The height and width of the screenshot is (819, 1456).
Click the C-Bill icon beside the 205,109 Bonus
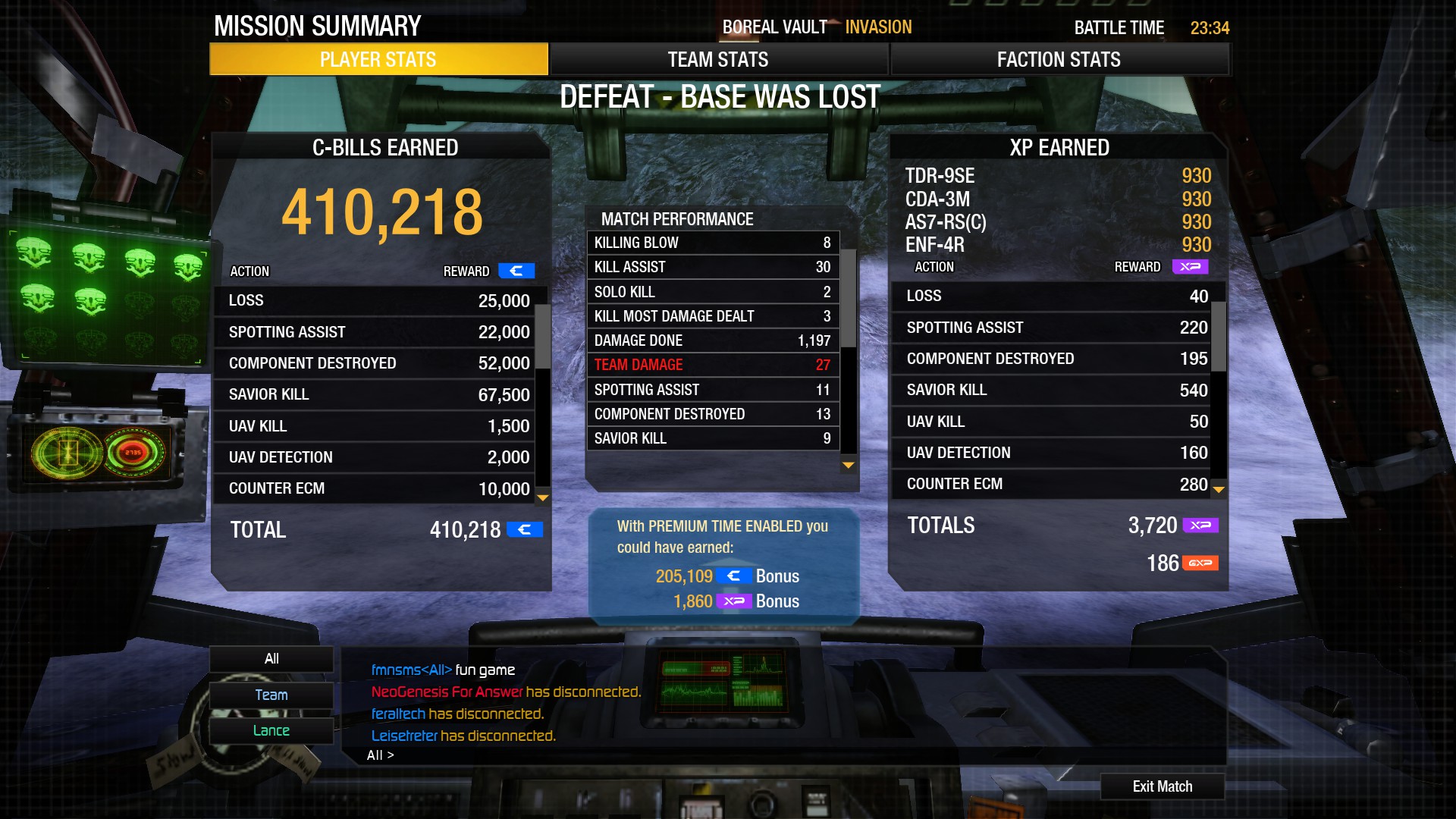click(734, 576)
